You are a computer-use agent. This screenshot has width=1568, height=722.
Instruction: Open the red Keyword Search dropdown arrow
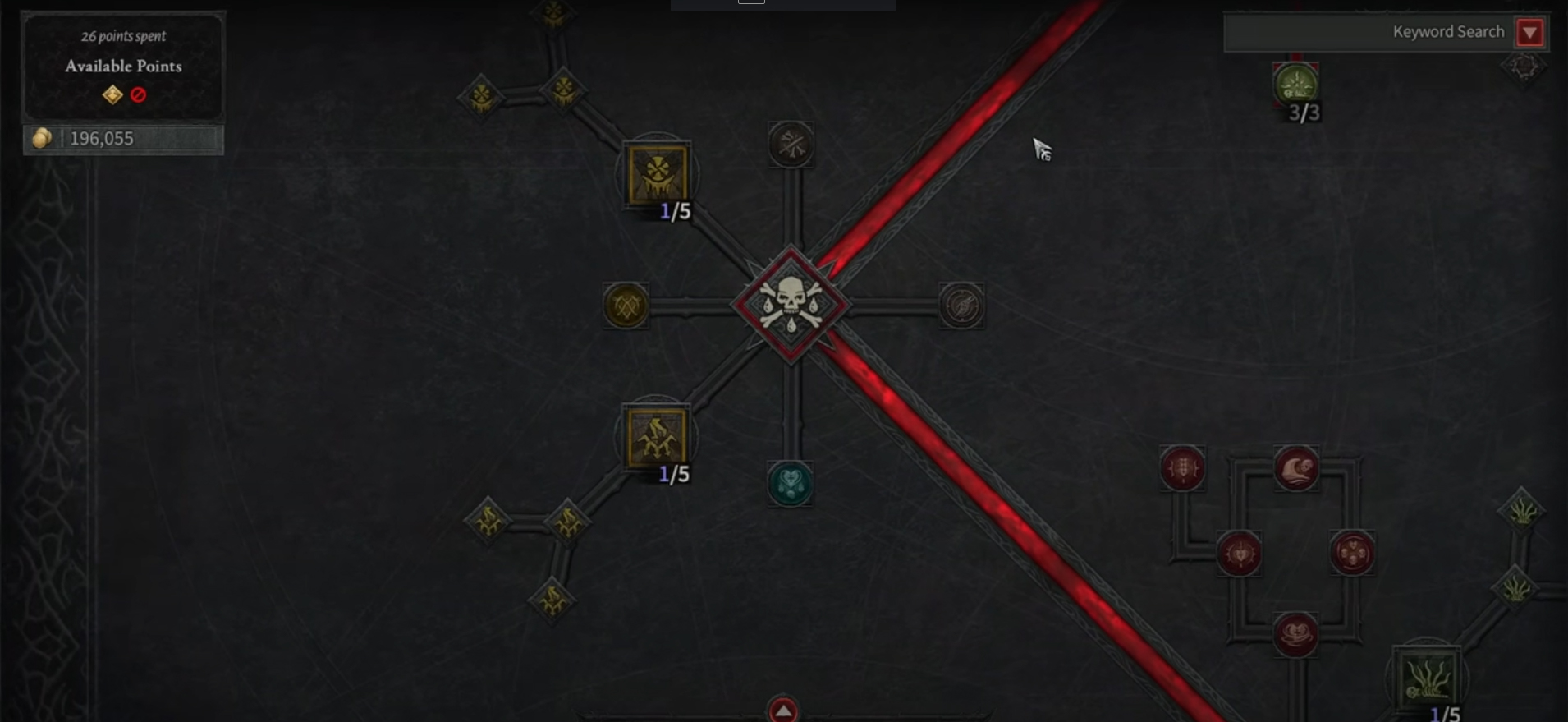(x=1529, y=33)
